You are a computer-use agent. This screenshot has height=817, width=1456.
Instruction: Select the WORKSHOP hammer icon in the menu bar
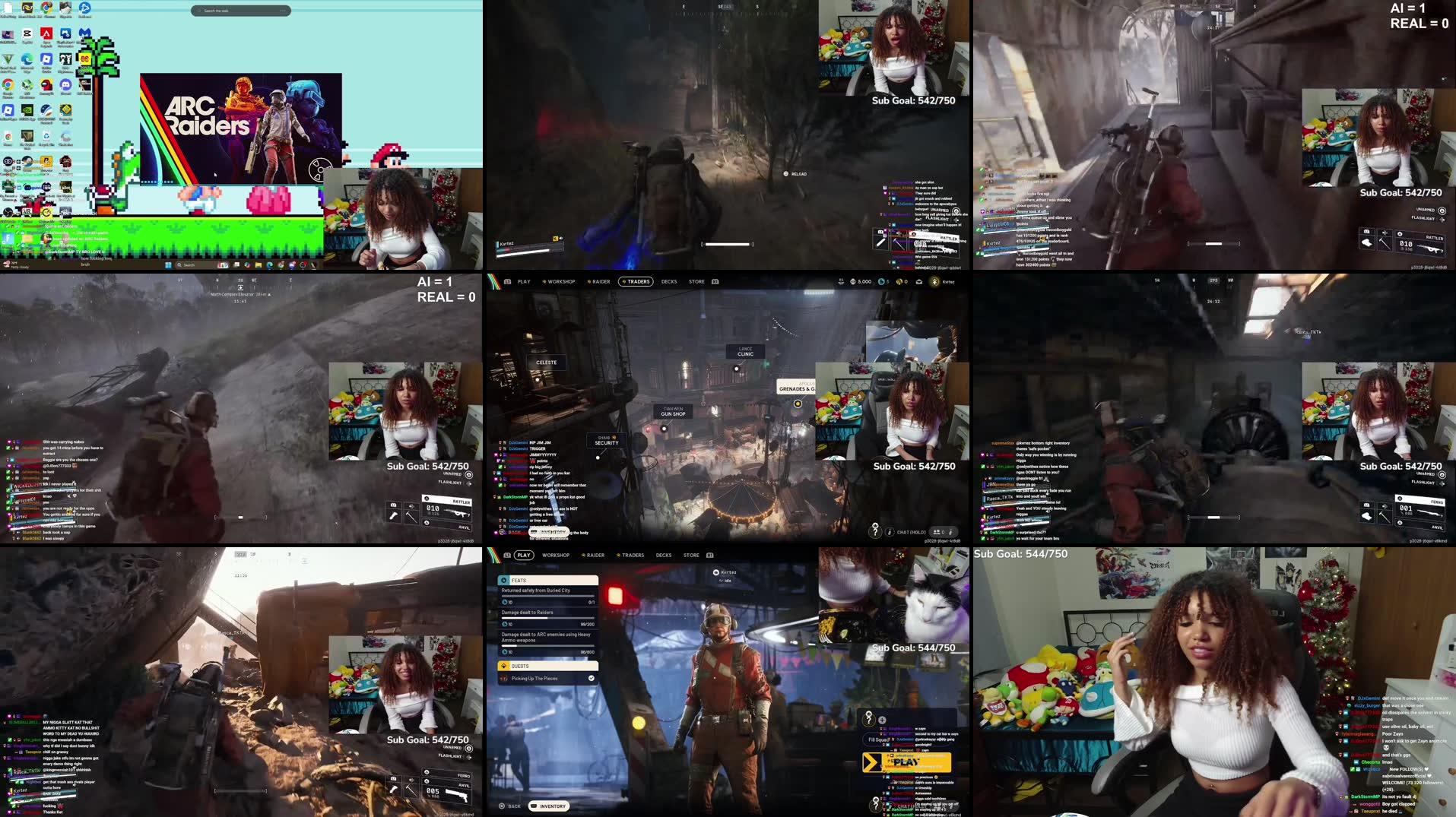pos(544,281)
